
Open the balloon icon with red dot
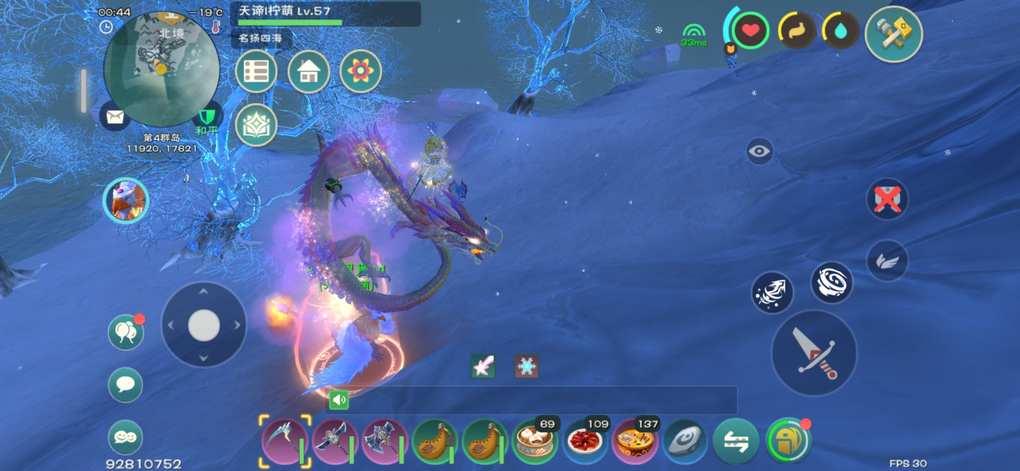[x=126, y=332]
